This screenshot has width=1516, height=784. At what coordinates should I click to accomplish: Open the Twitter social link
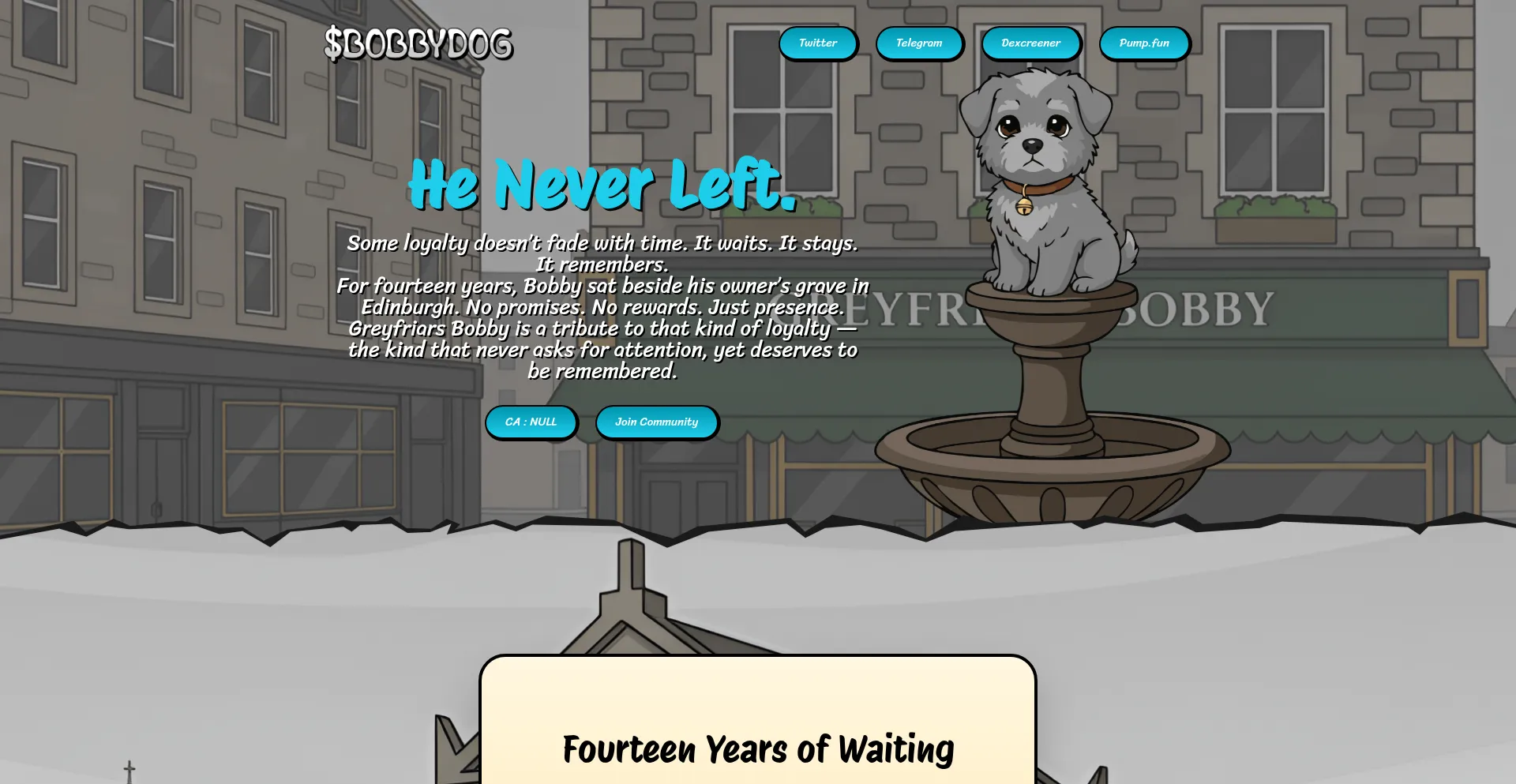point(818,43)
